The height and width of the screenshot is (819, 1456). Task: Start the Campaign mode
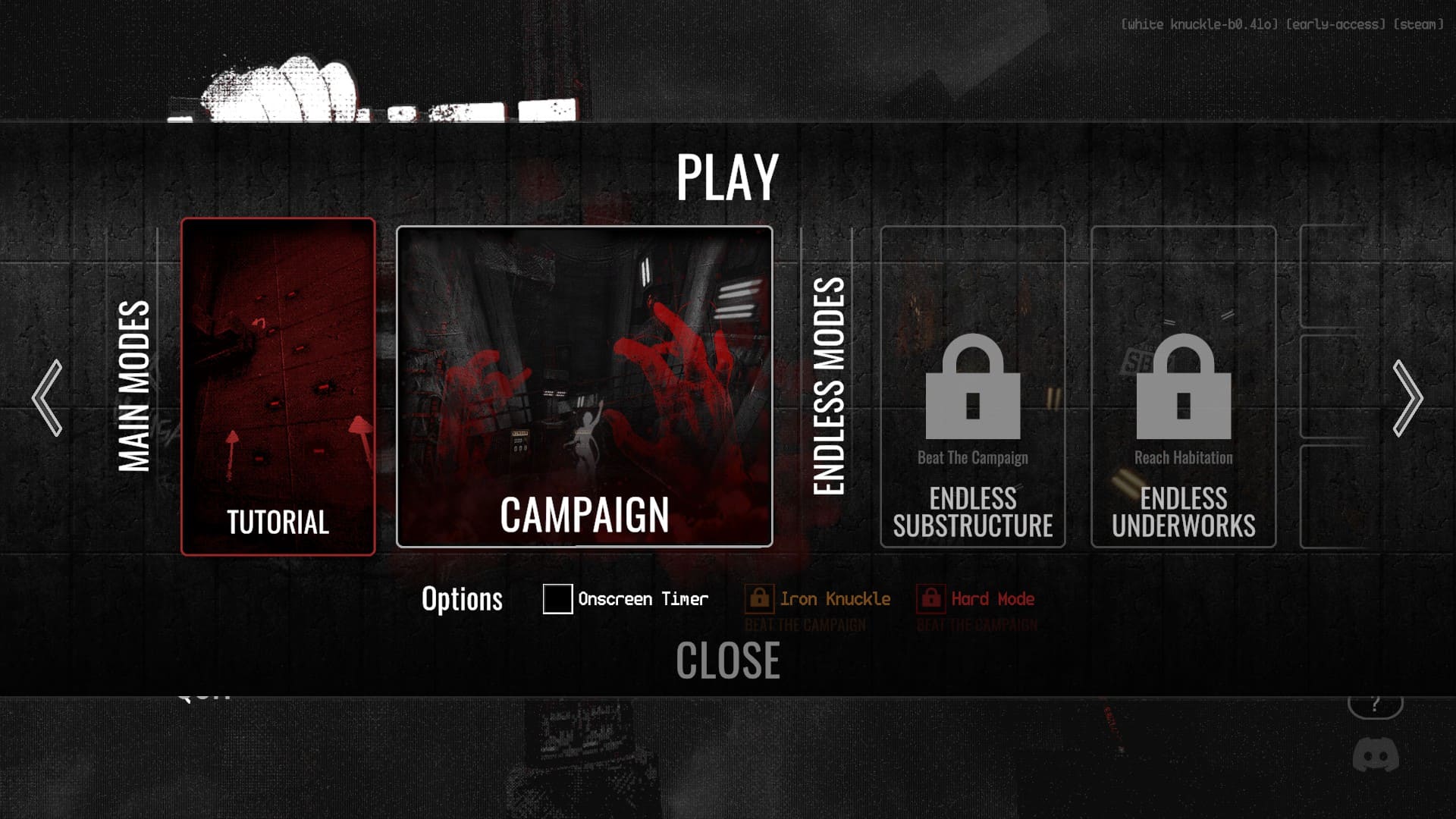pyautogui.click(x=585, y=387)
